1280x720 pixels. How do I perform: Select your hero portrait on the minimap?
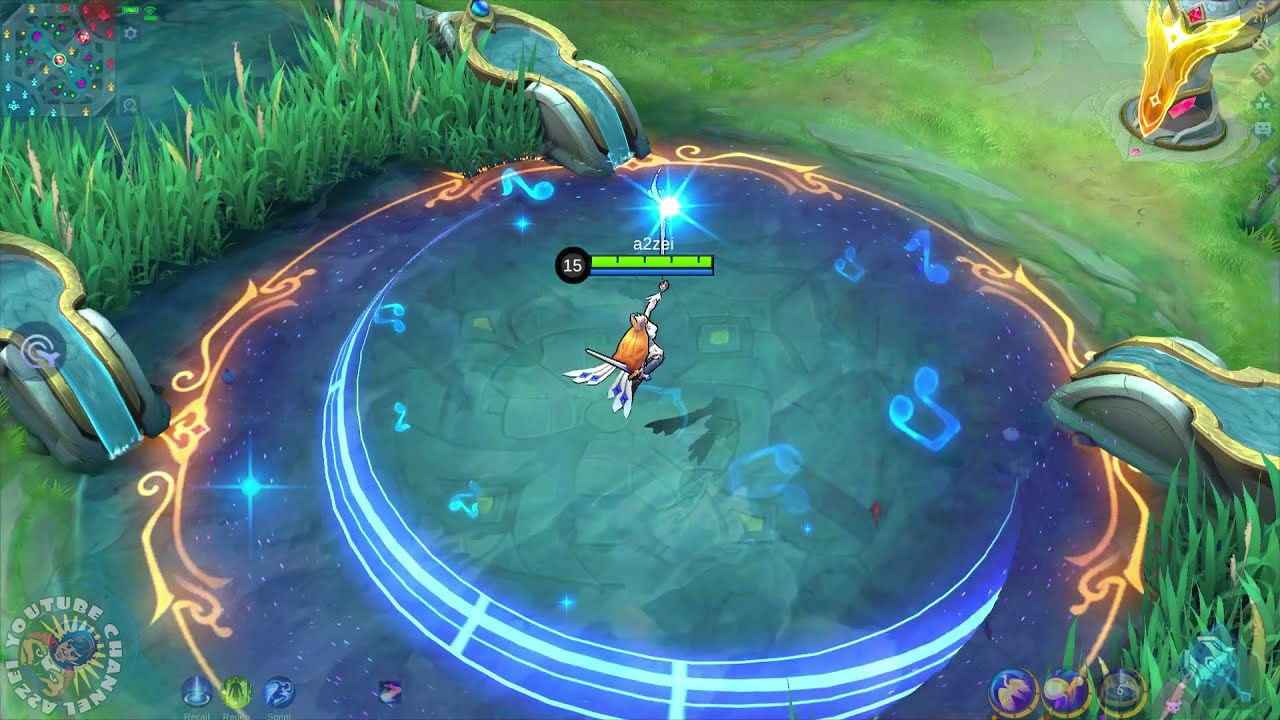60,61
